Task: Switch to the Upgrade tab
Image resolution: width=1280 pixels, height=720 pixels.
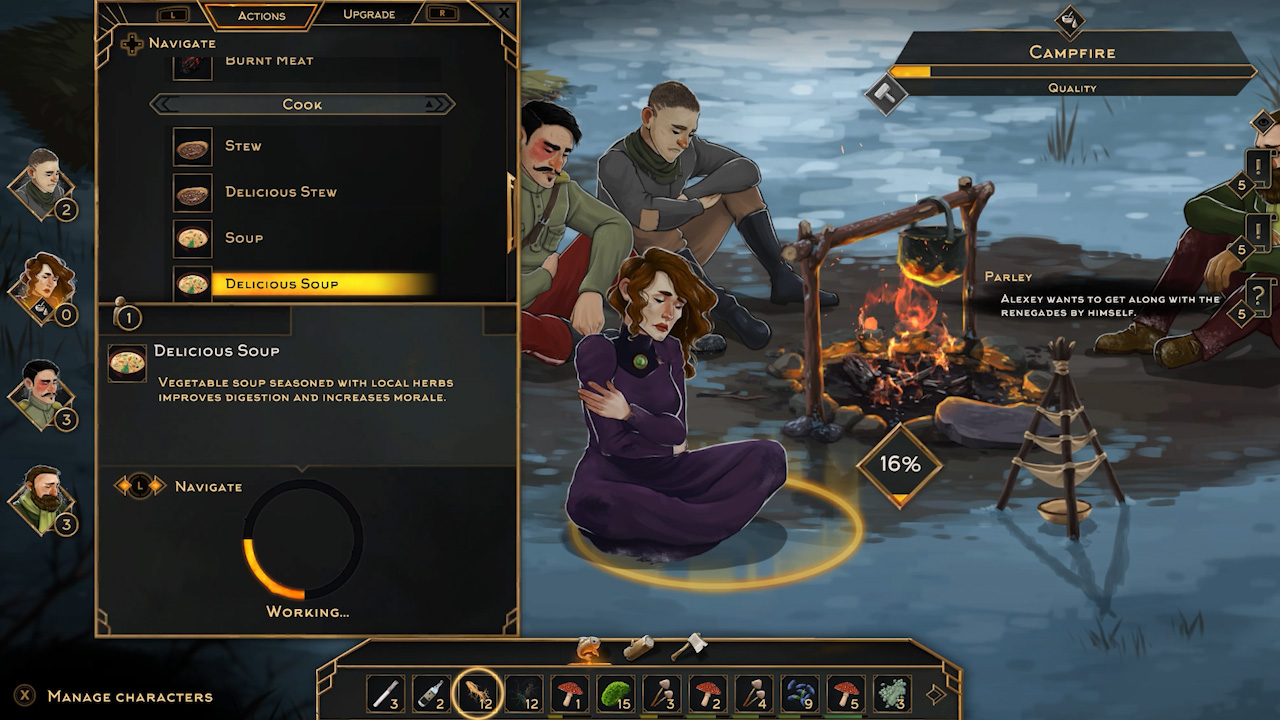Action: (370, 14)
